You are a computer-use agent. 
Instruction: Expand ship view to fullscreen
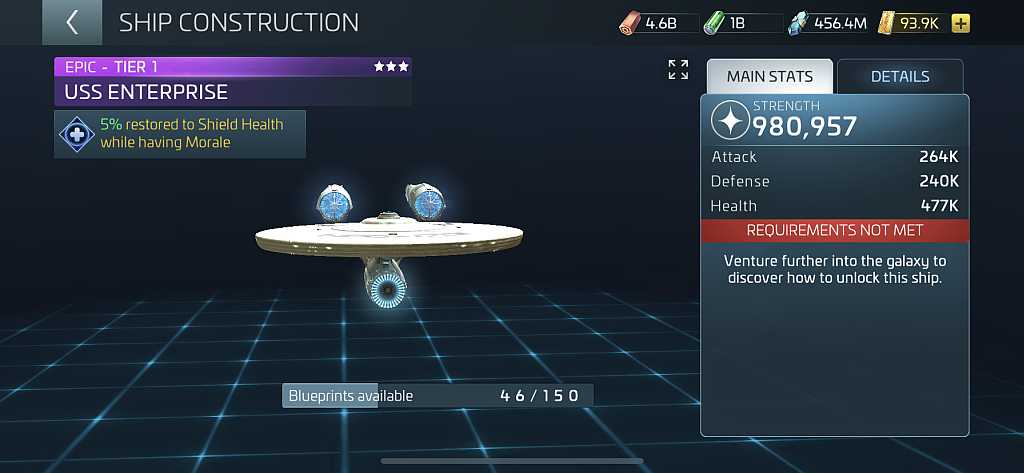tap(678, 70)
